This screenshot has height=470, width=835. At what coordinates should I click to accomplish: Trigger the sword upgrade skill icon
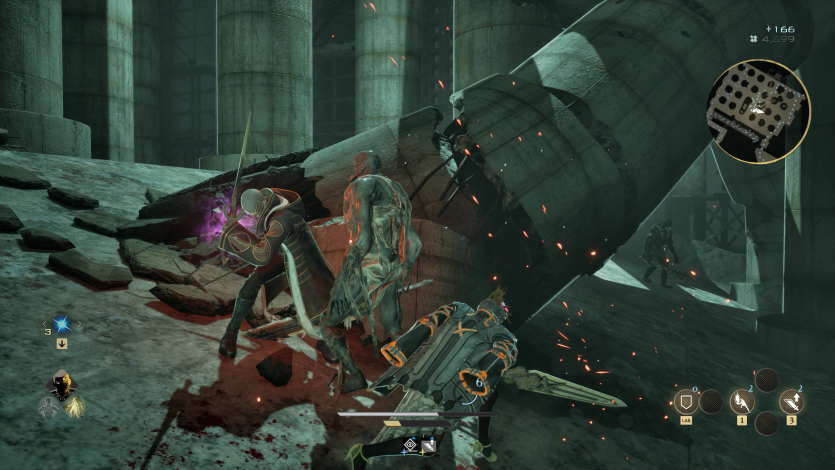(792, 402)
